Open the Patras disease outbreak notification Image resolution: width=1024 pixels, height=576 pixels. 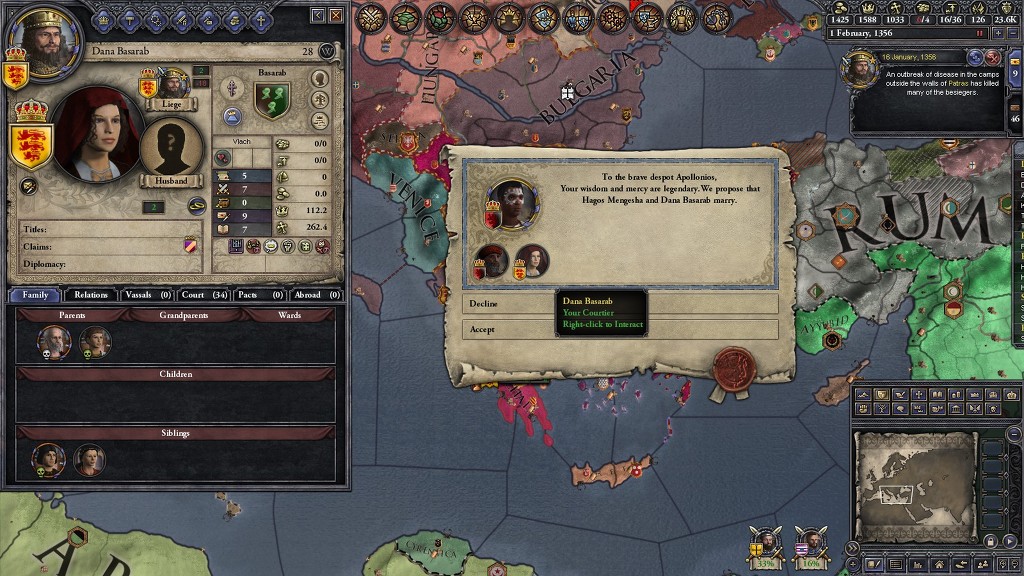click(x=925, y=90)
